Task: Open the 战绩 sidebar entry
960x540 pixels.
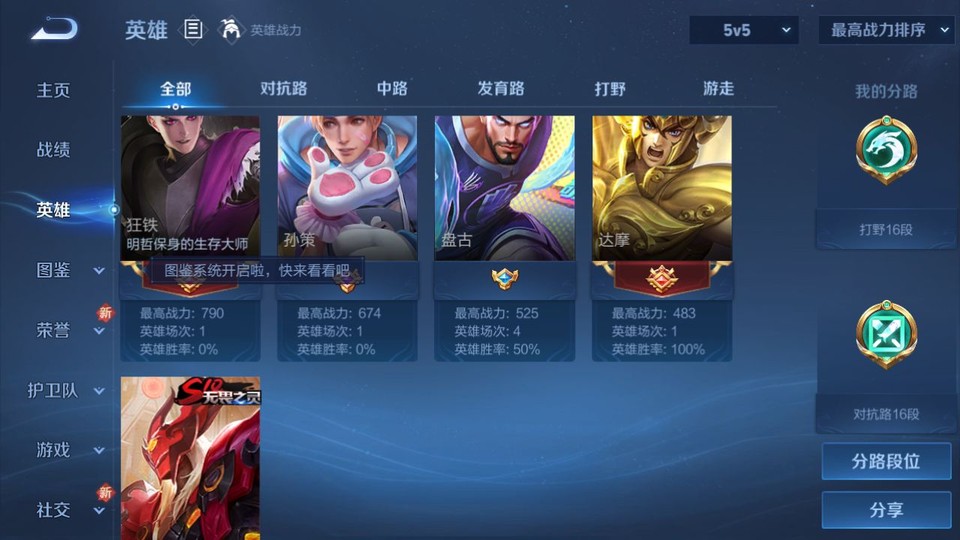Action: point(54,150)
